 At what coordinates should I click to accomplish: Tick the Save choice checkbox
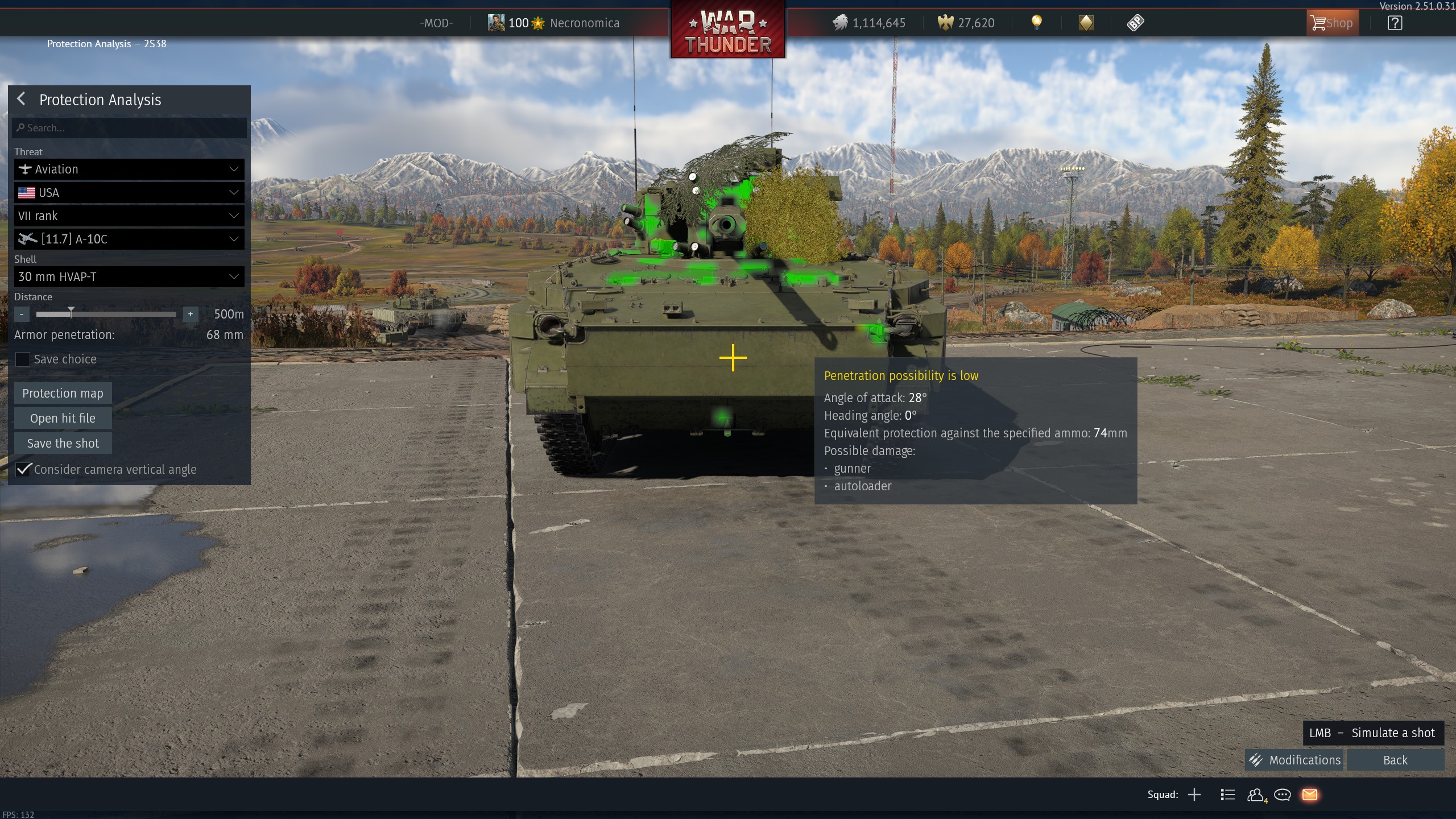coord(23,359)
